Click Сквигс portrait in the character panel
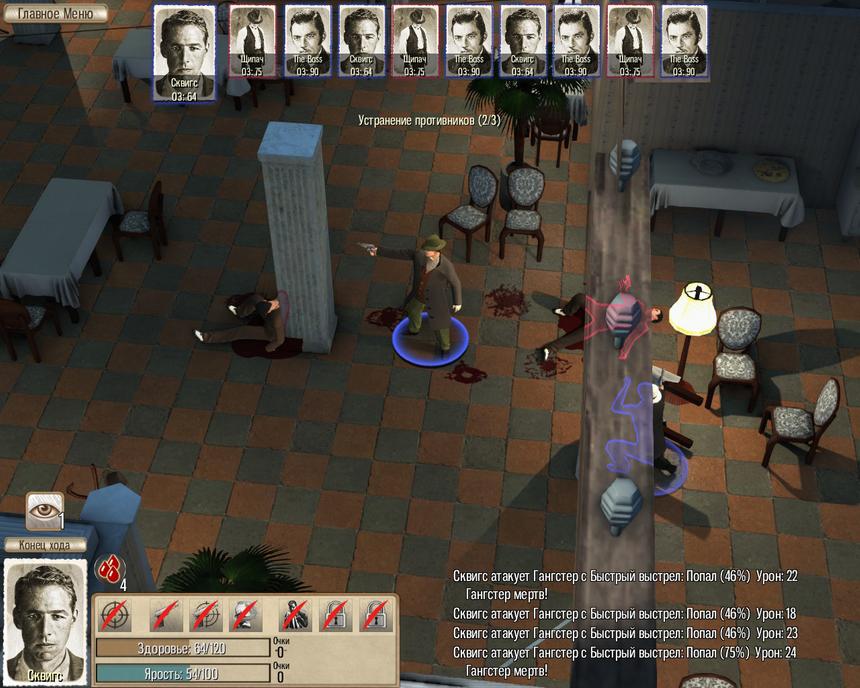Viewport: 860px width, 688px height. pos(45,619)
